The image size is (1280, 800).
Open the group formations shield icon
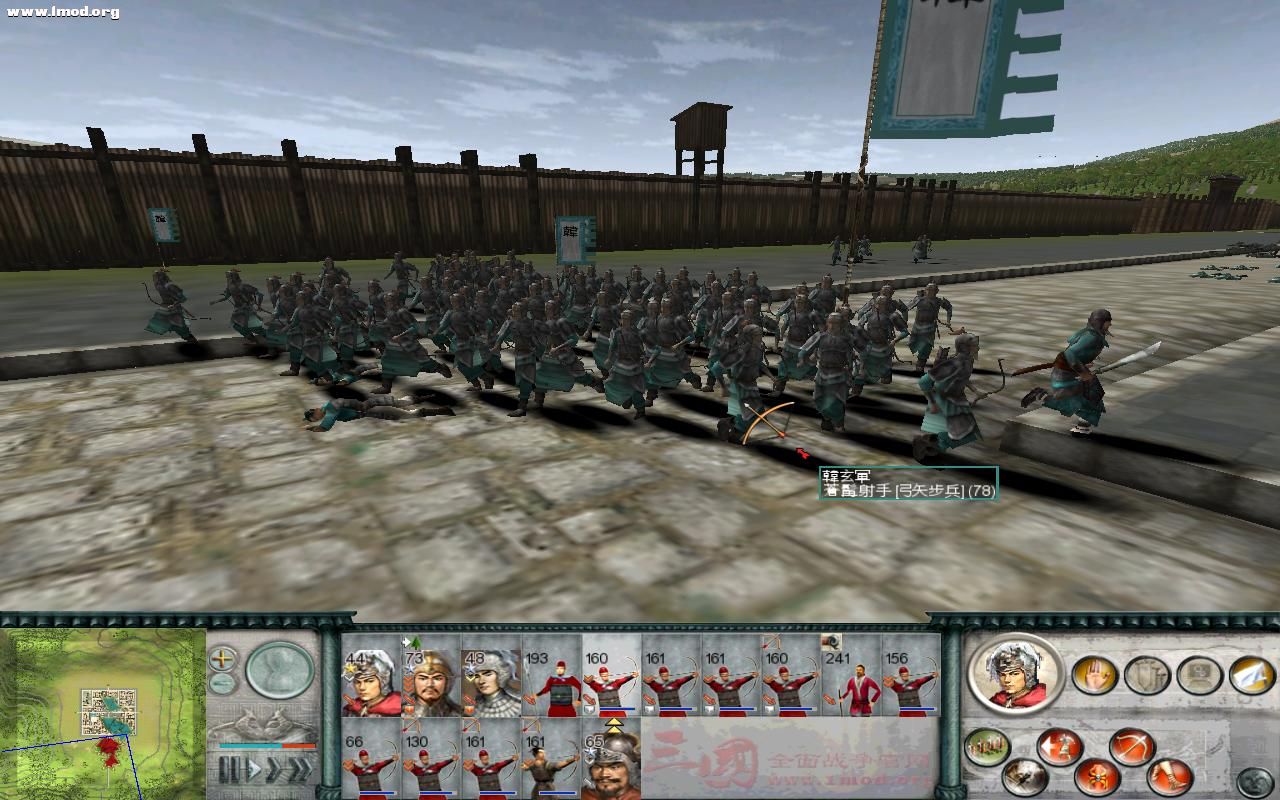[1148, 674]
